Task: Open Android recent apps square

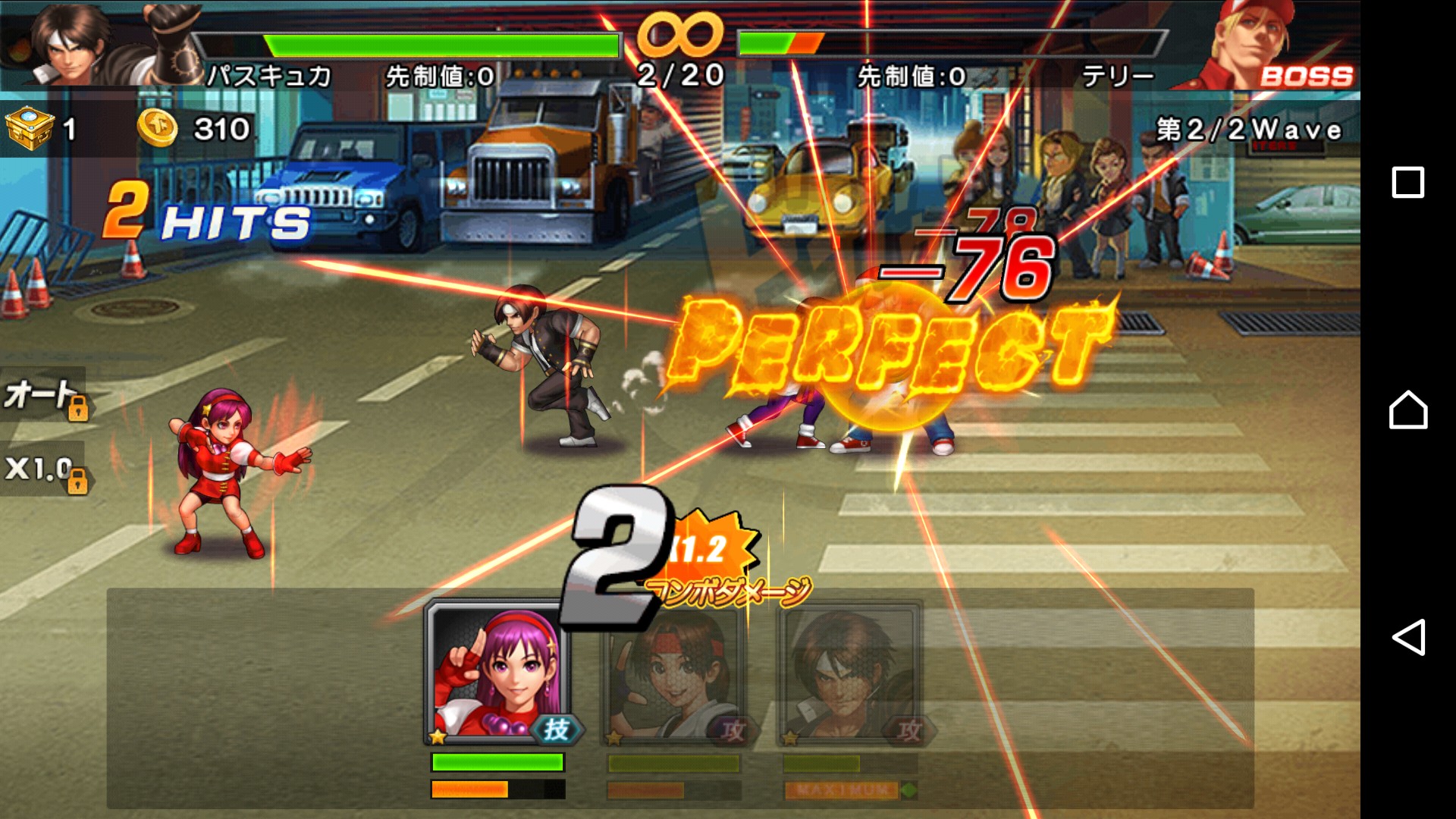Action: pos(1407,183)
